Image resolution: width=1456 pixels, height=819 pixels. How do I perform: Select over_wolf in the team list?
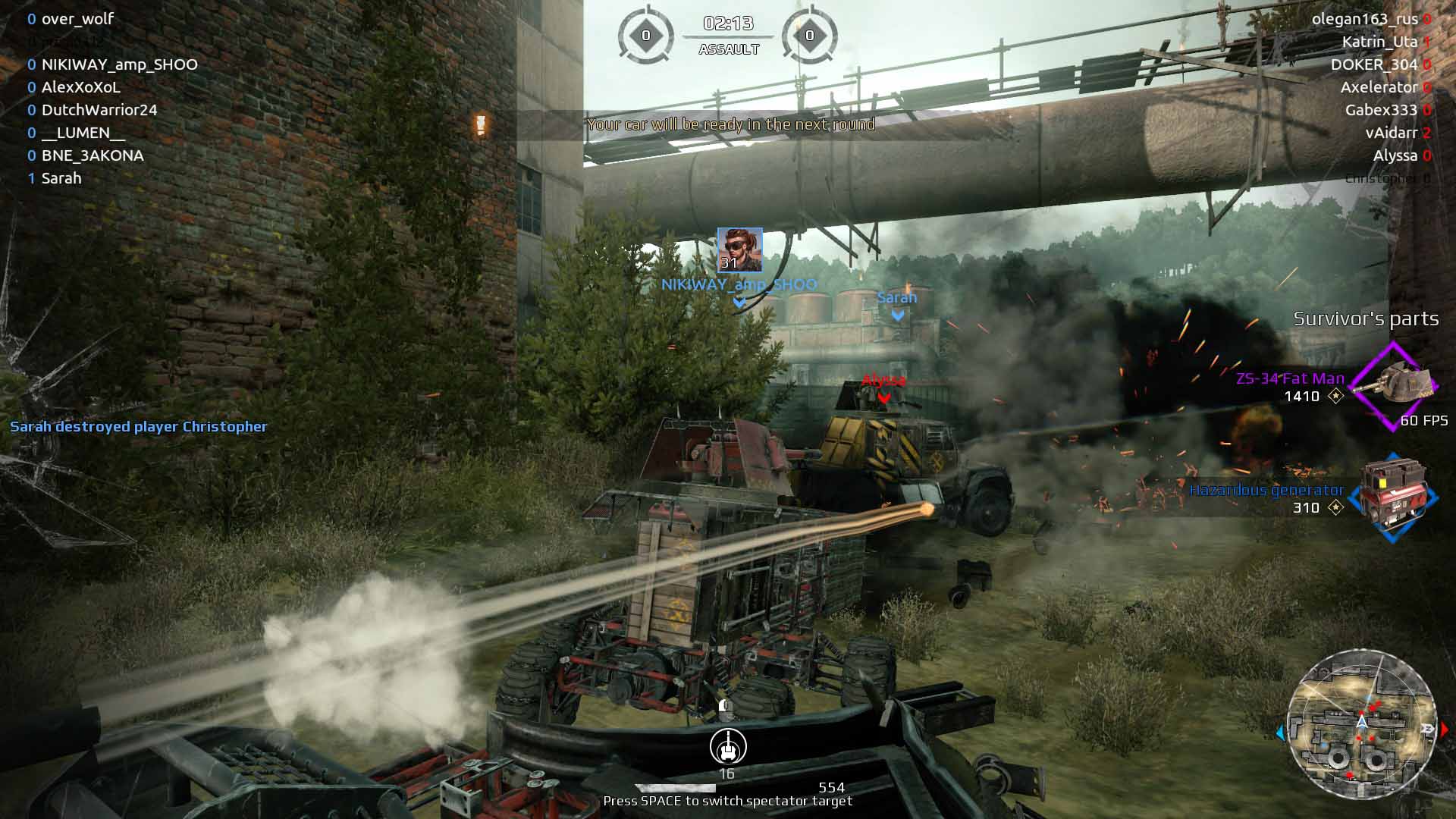coord(77,19)
